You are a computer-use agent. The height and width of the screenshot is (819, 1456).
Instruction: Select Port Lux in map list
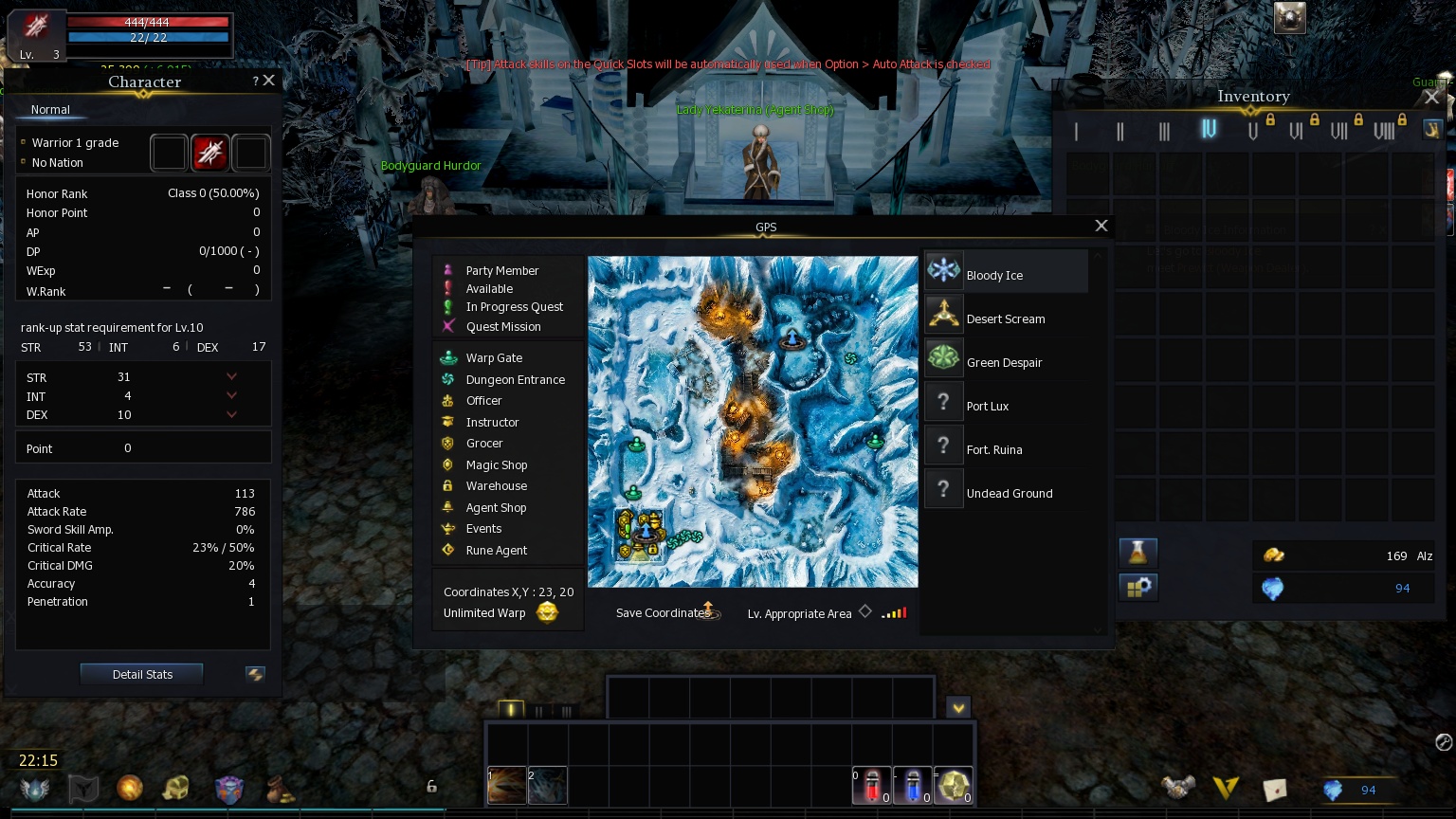coord(987,406)
